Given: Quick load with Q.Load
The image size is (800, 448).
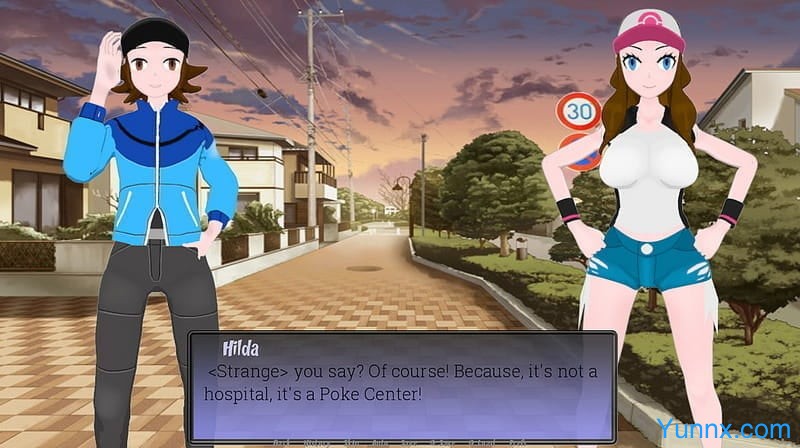Looking at the screenshot, I should click(x=482, y=443).
